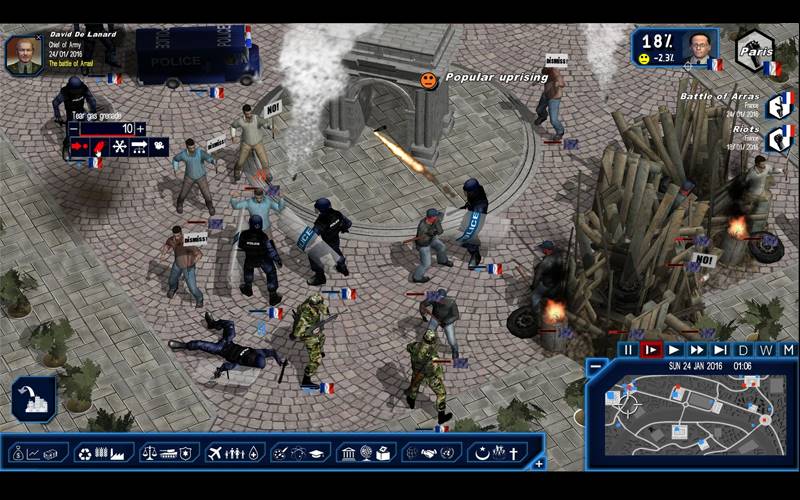Image resolution: width=800 pixels, height=500 pixels.
Task: Increase the tear gas grenade count
Action: tap(141, 129)
